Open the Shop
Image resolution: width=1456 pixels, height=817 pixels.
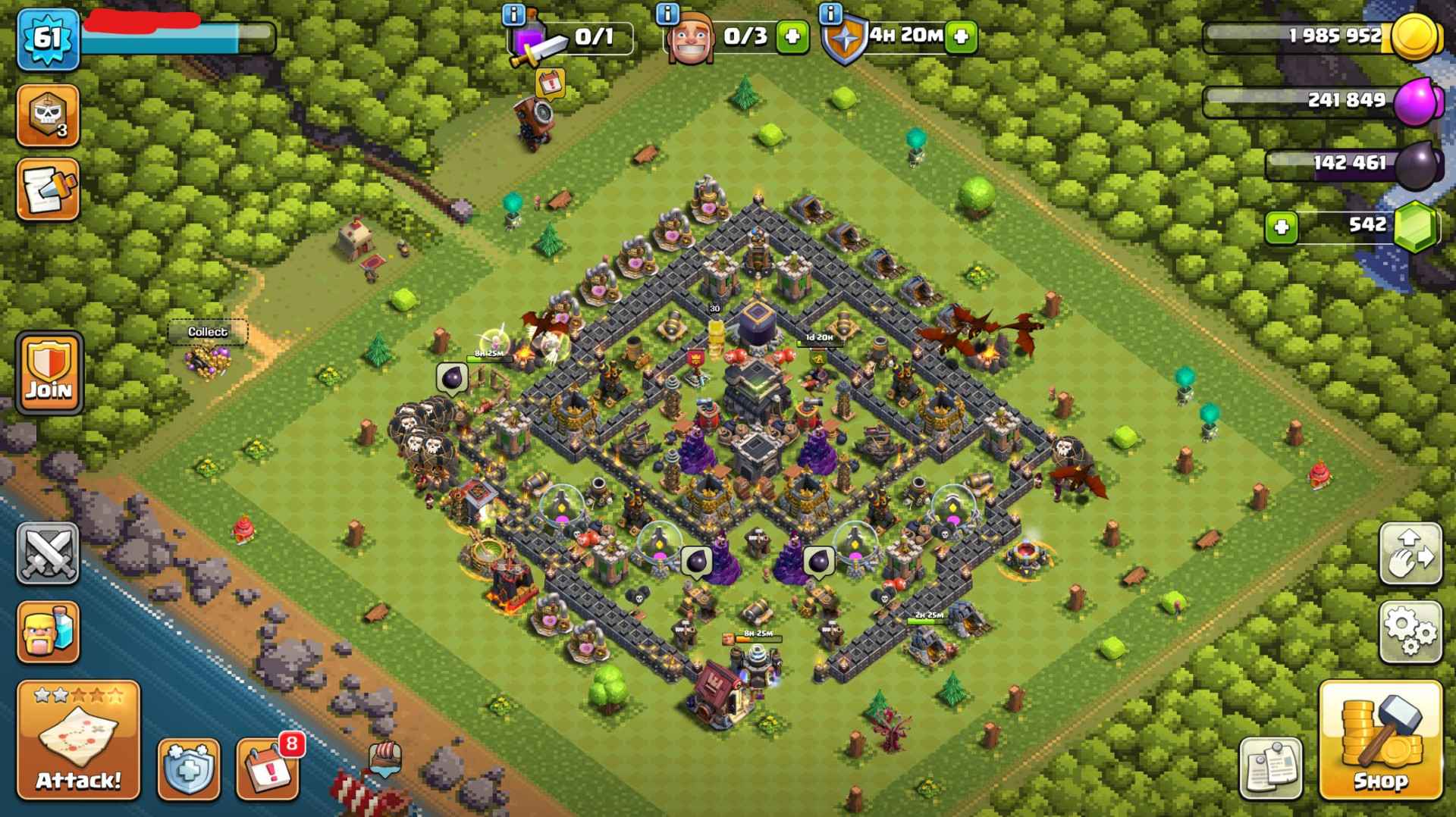(x=1382, y=739)
